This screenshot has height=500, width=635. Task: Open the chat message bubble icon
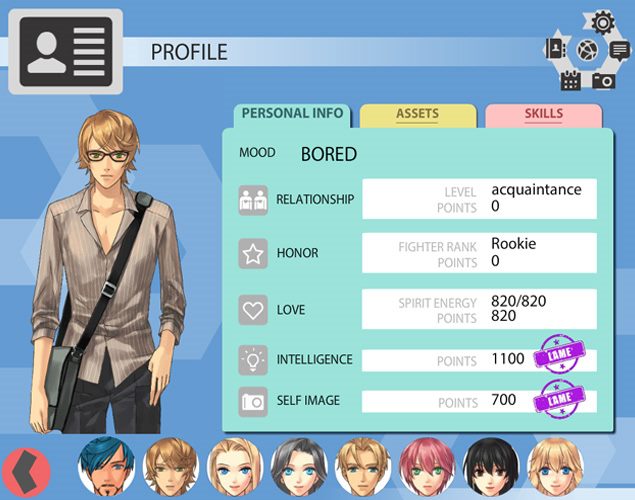coord(618,49)
